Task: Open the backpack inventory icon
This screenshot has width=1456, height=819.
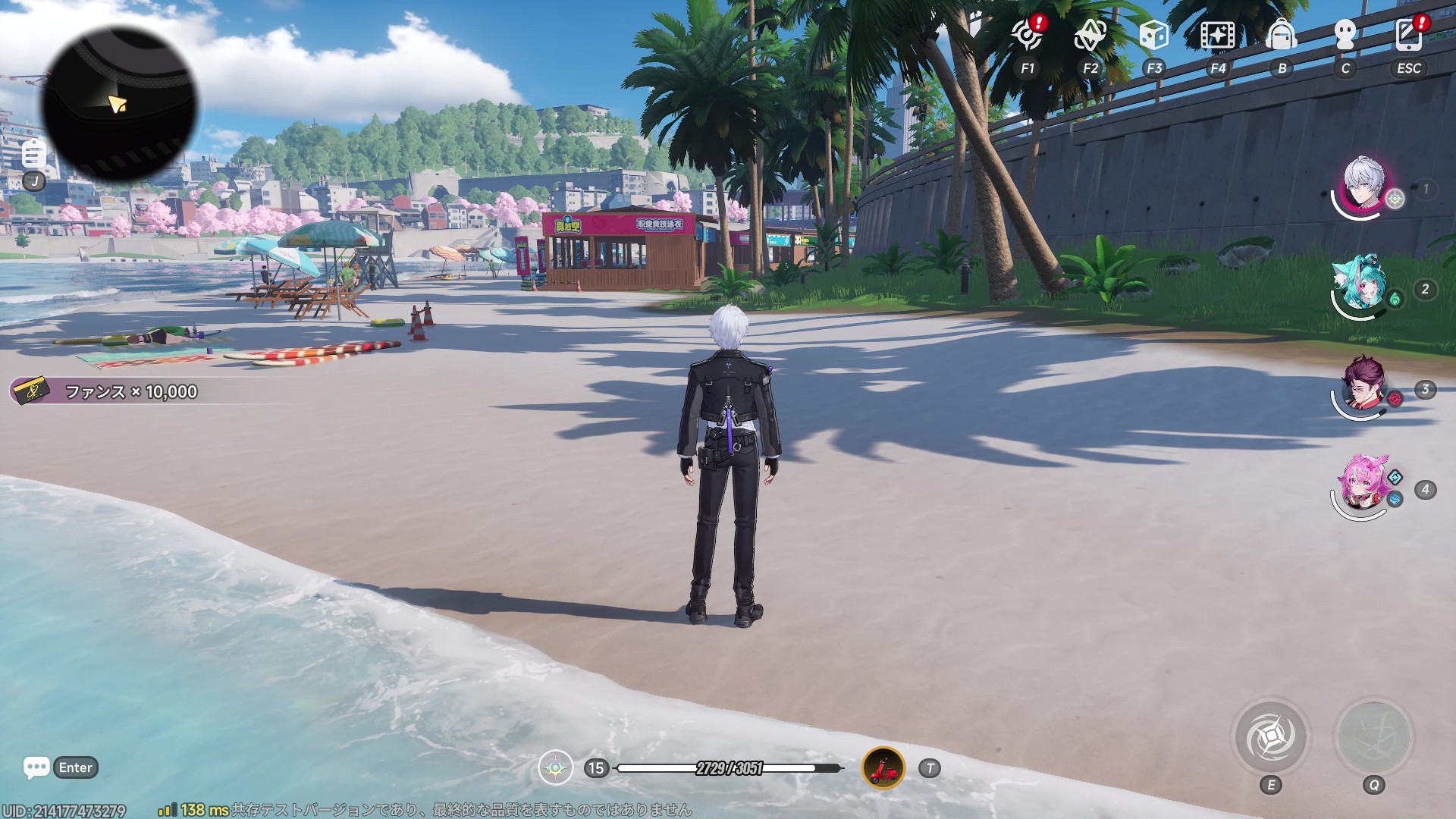Action: tap(1282, 36)
